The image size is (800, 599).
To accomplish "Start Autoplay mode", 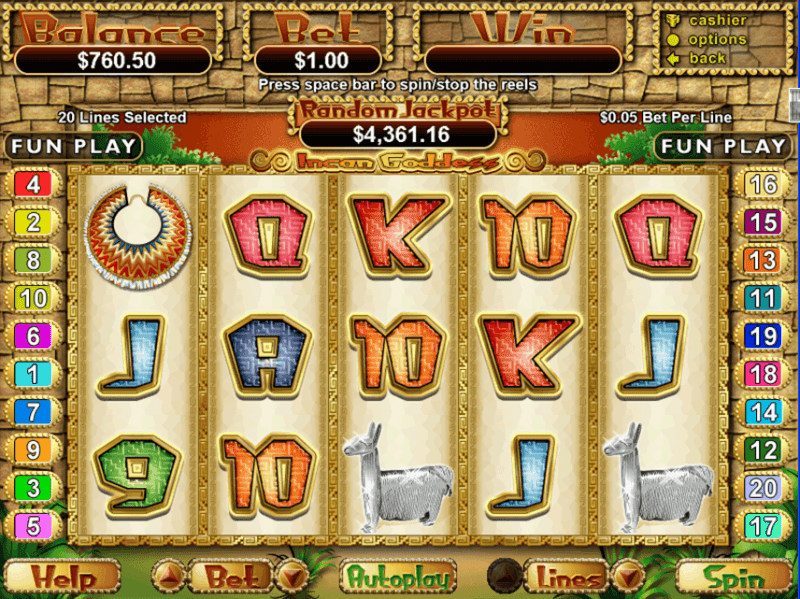I will [397, 577].
